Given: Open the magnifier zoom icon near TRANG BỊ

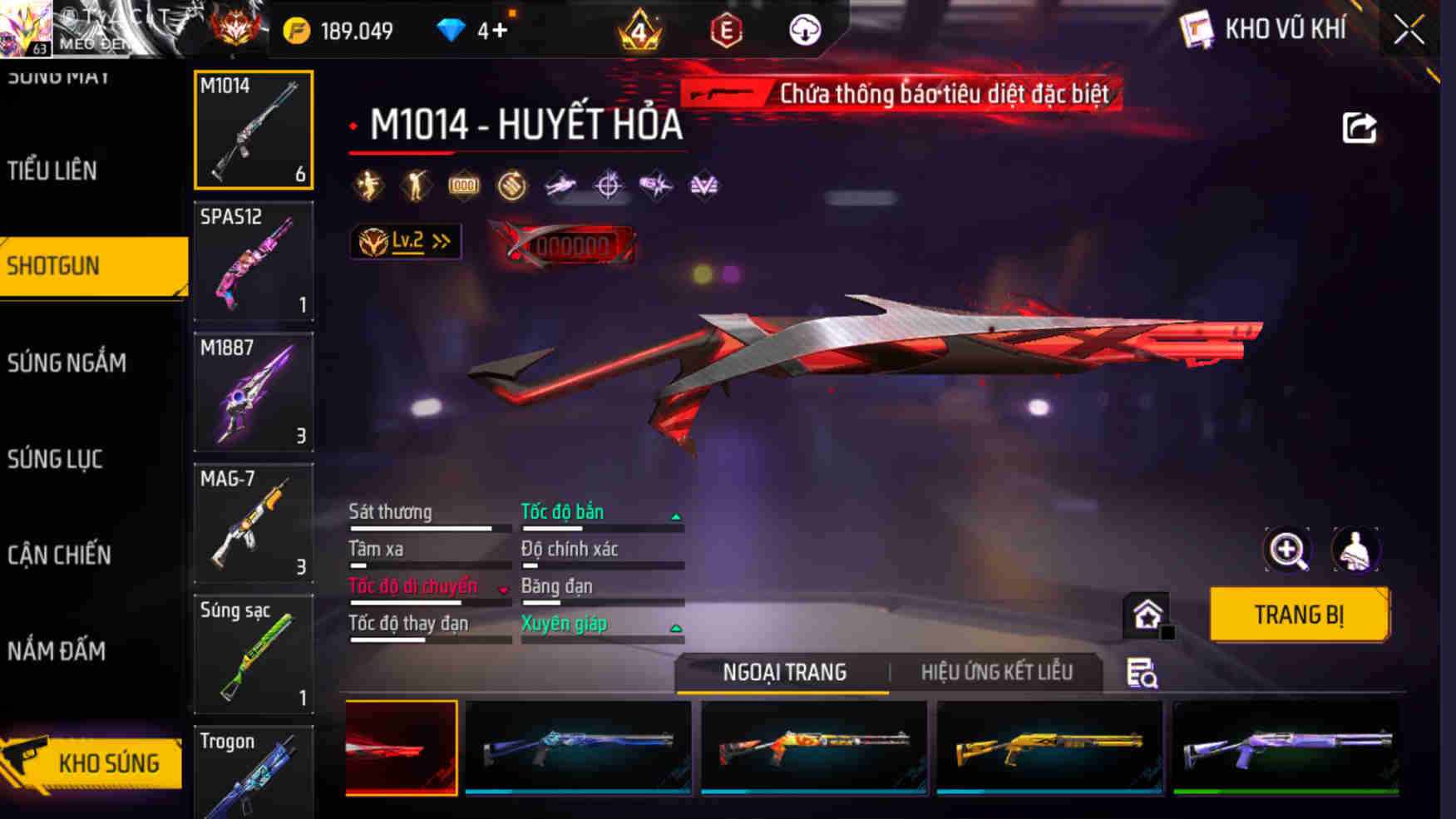Looking at the screenshot, I should (1288, 550).
